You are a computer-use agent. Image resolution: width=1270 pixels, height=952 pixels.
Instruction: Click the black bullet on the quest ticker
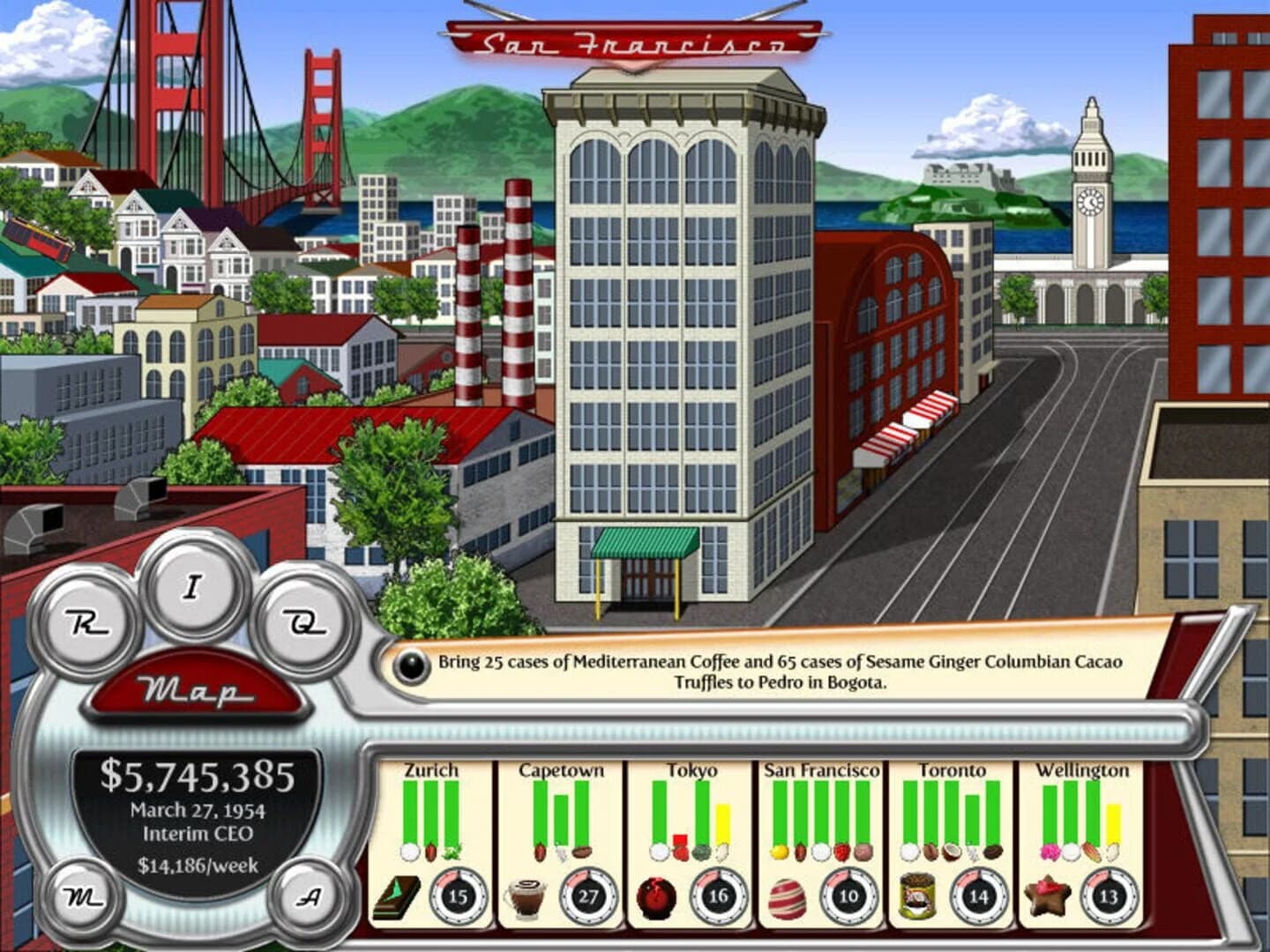click(x=410, y=667)
